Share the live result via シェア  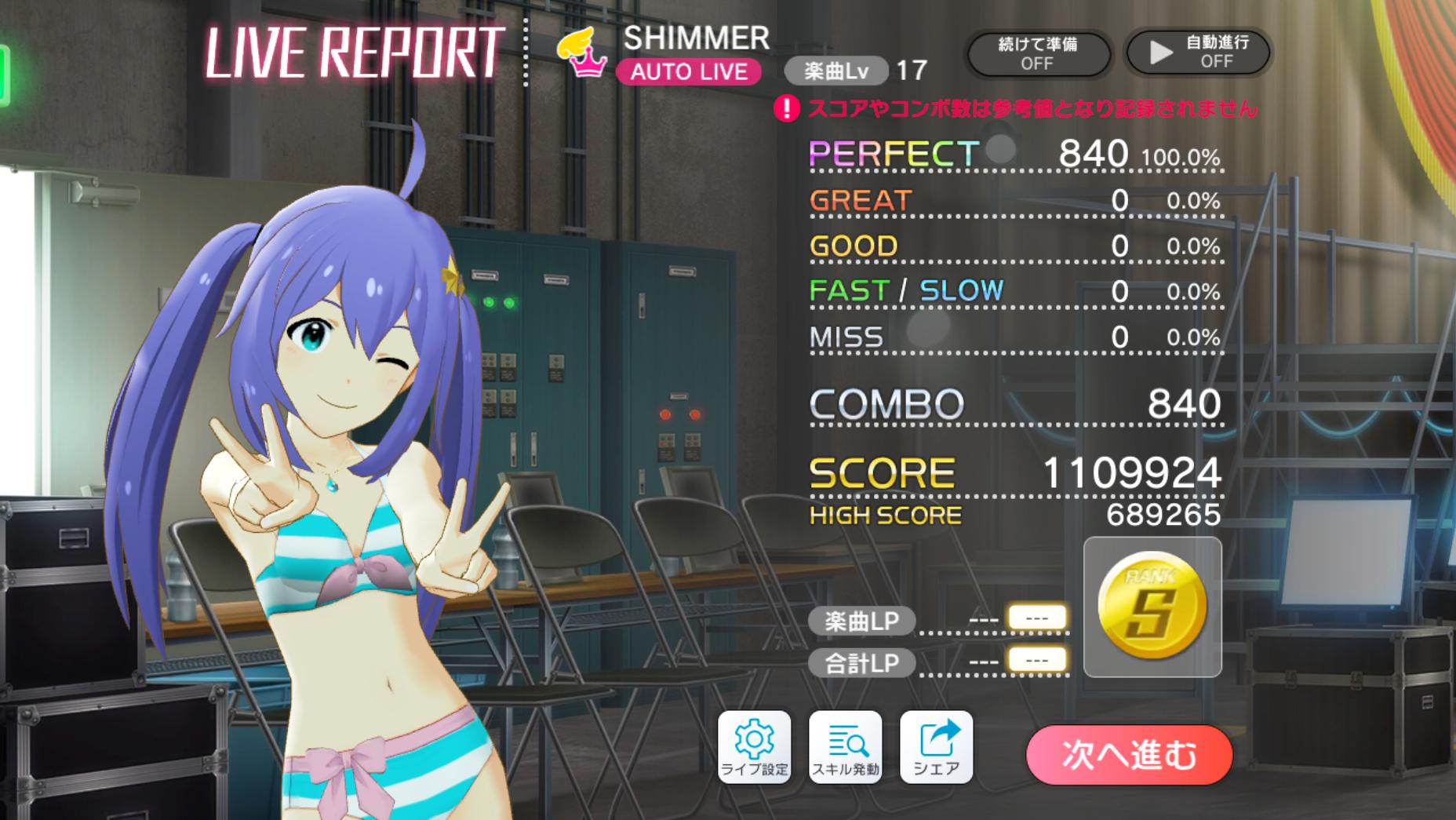pos(936,746)
